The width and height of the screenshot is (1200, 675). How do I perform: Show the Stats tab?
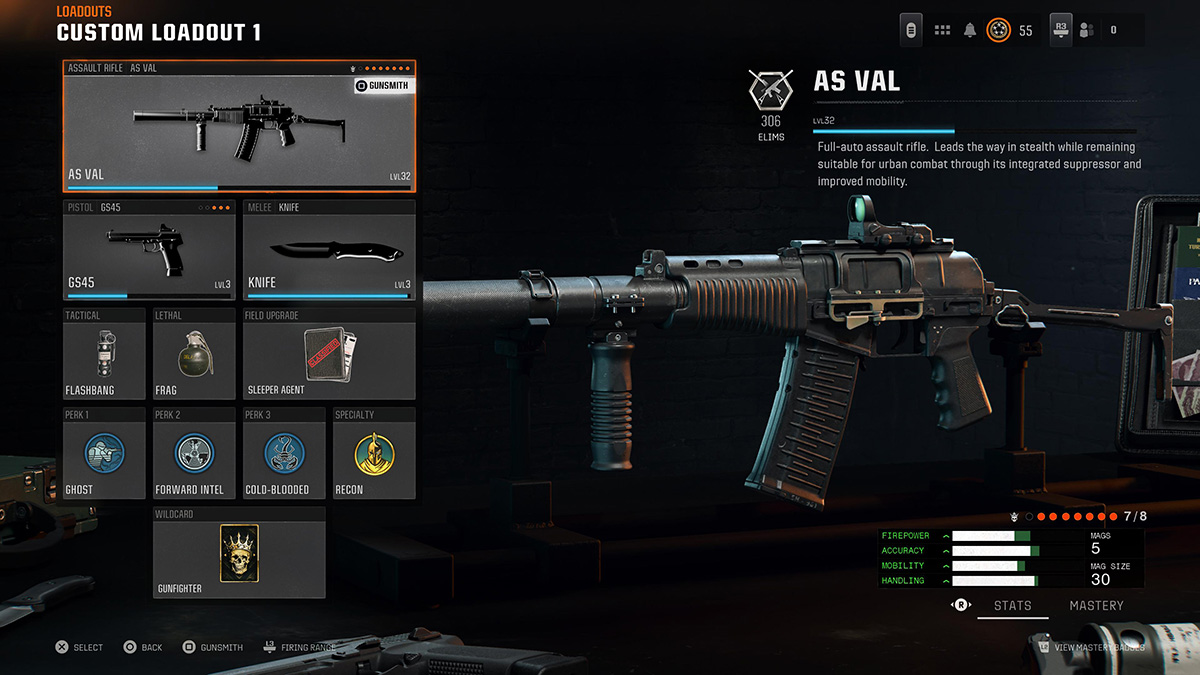pos(1012,605)
